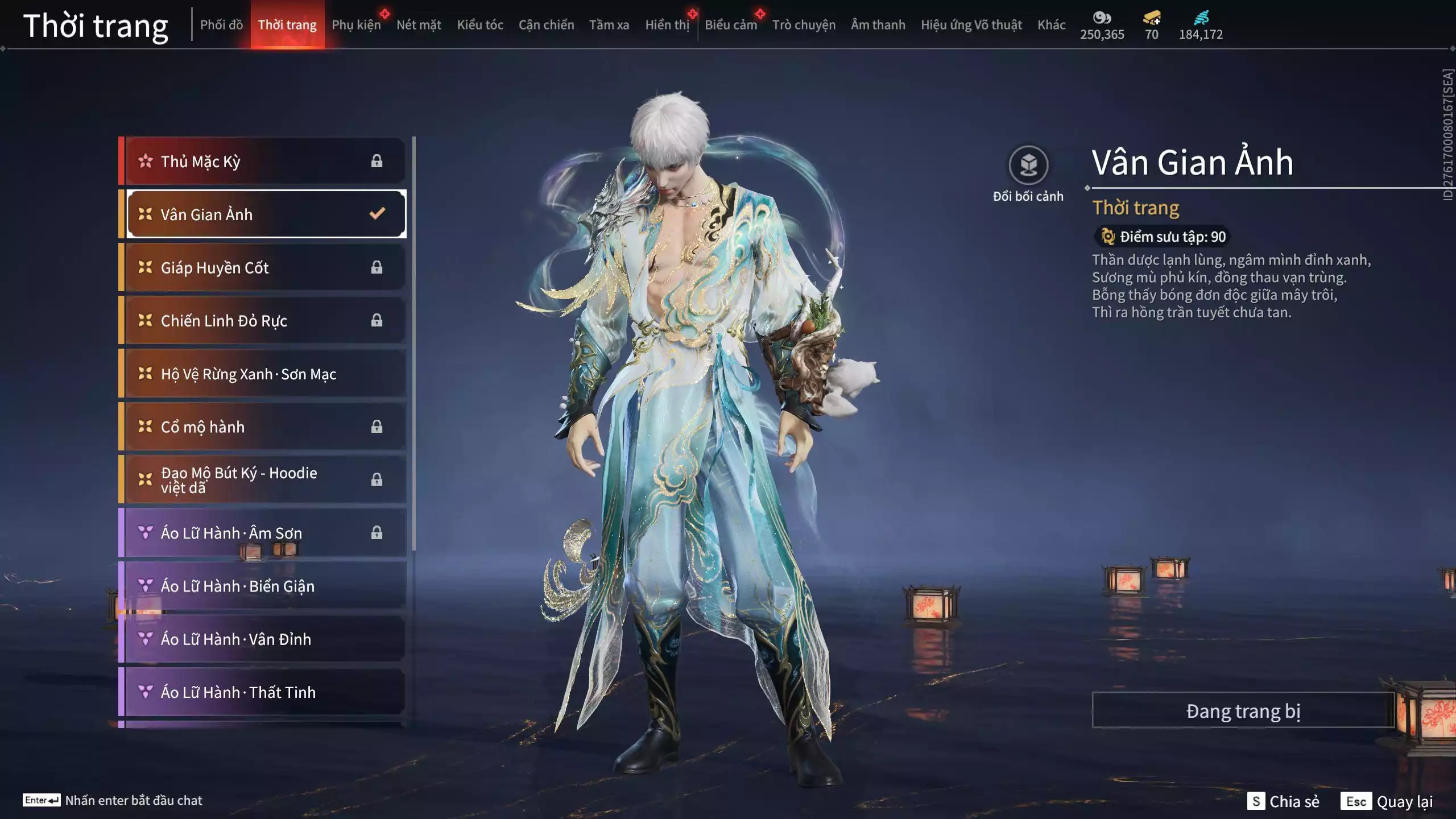Open the Cận chiến category
Image resolution: width=1456 pixels, height=819 pixels.
click(546, 25)
